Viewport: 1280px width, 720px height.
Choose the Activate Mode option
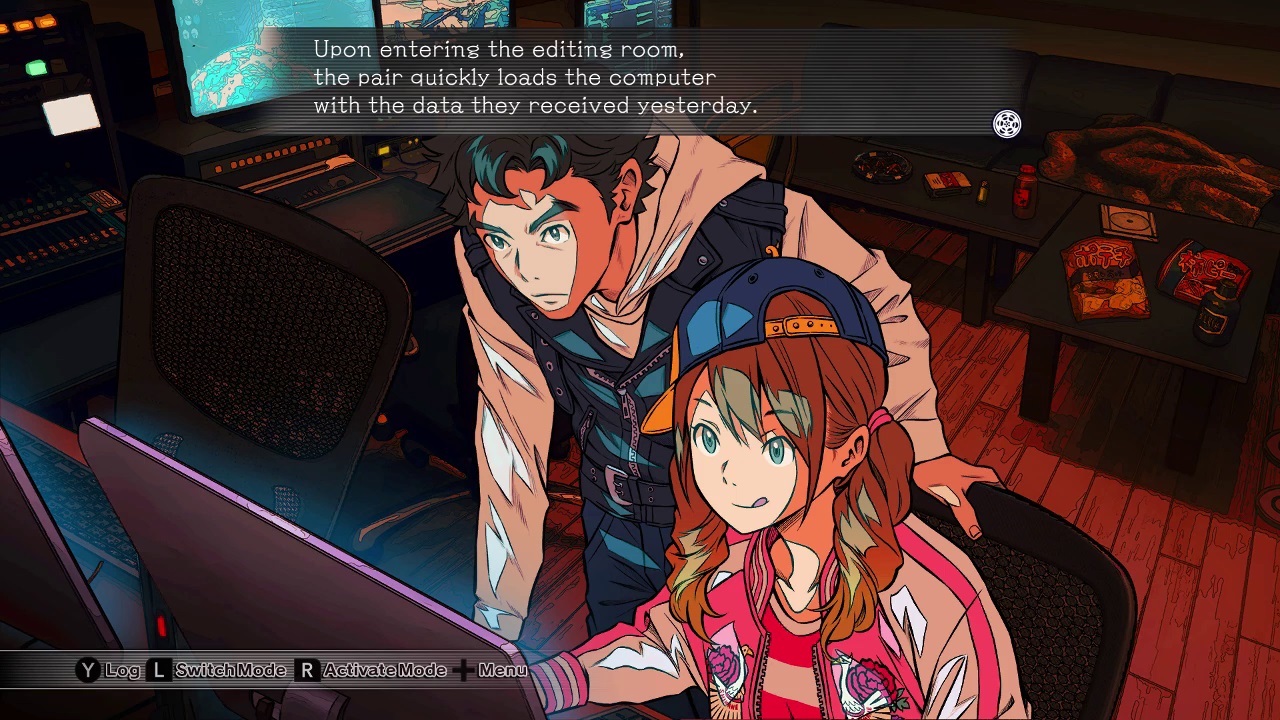click(x=371, y=670)
